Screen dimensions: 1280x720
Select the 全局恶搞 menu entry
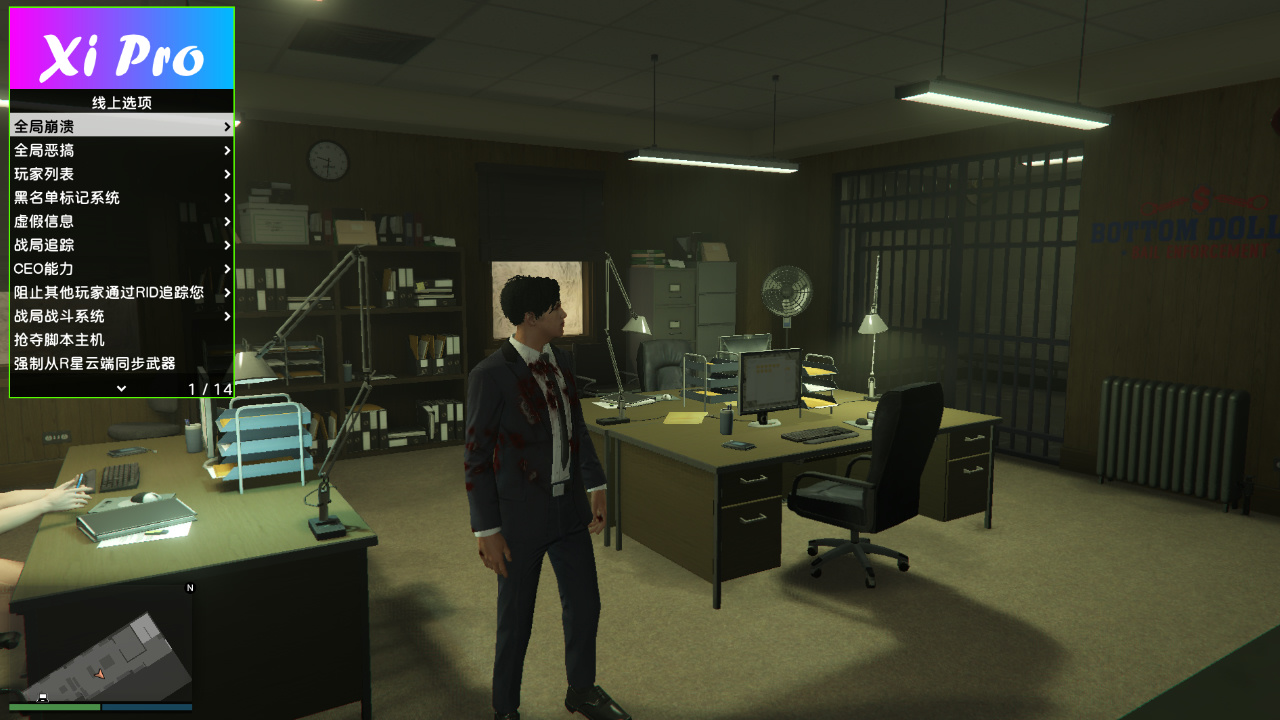click(121, 151)
